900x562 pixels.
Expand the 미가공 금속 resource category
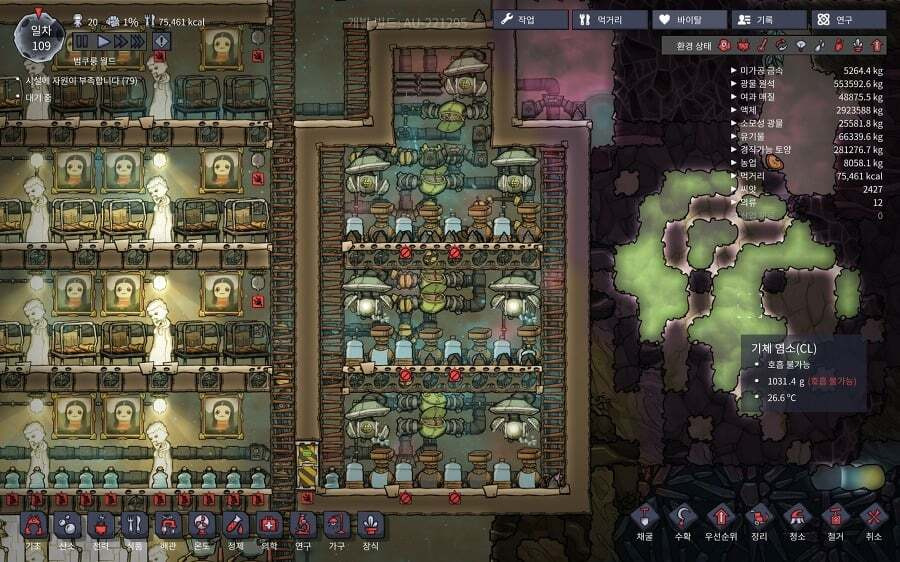(x=735, y=70)
